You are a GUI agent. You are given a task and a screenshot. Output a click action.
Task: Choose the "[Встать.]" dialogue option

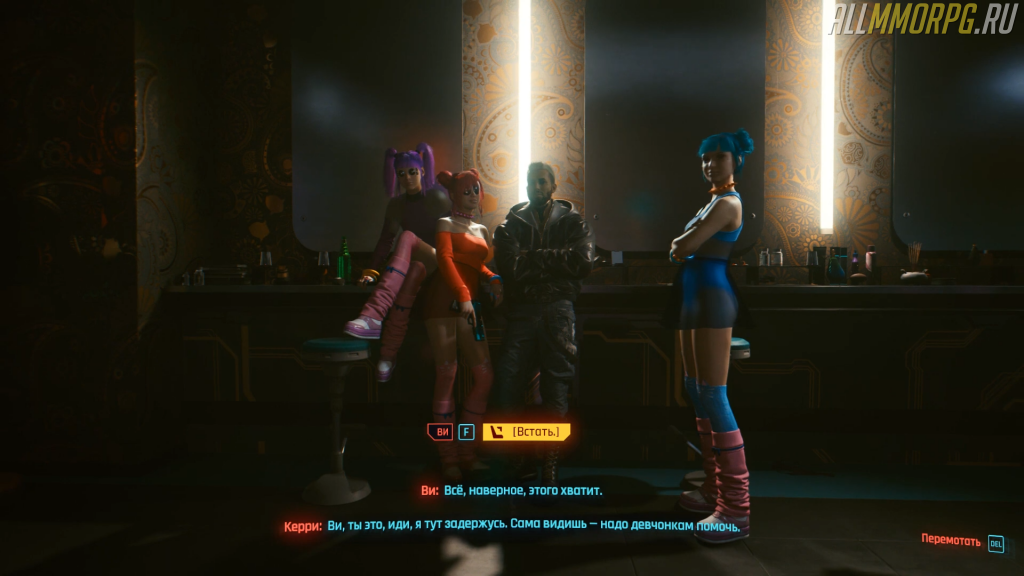pyautogui.click(x=527, y=432)
